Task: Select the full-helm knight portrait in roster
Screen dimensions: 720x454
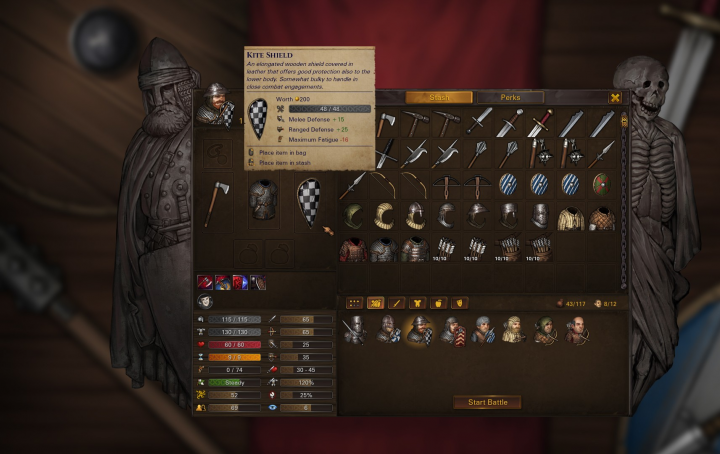Action: (354, 329)
